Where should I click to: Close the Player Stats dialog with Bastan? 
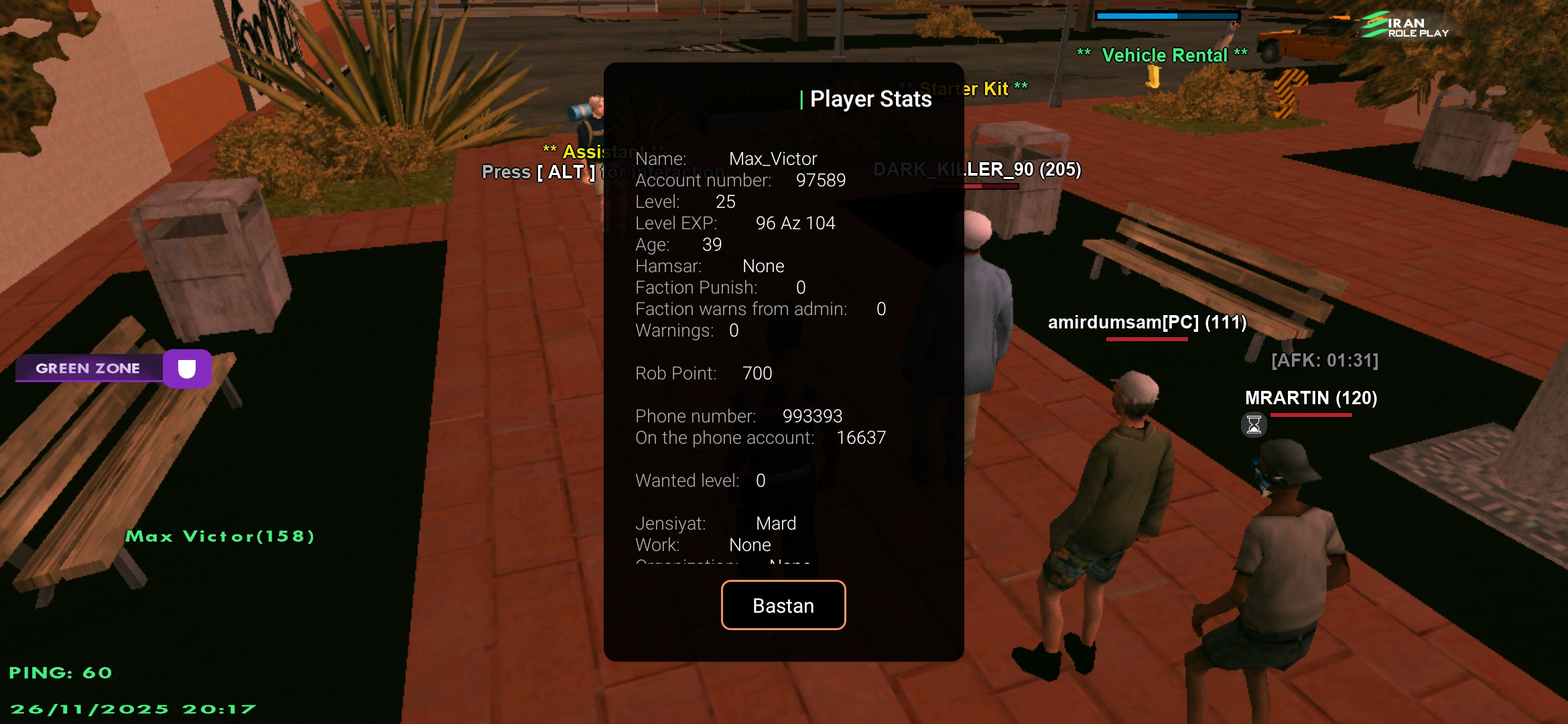(783, 605)
